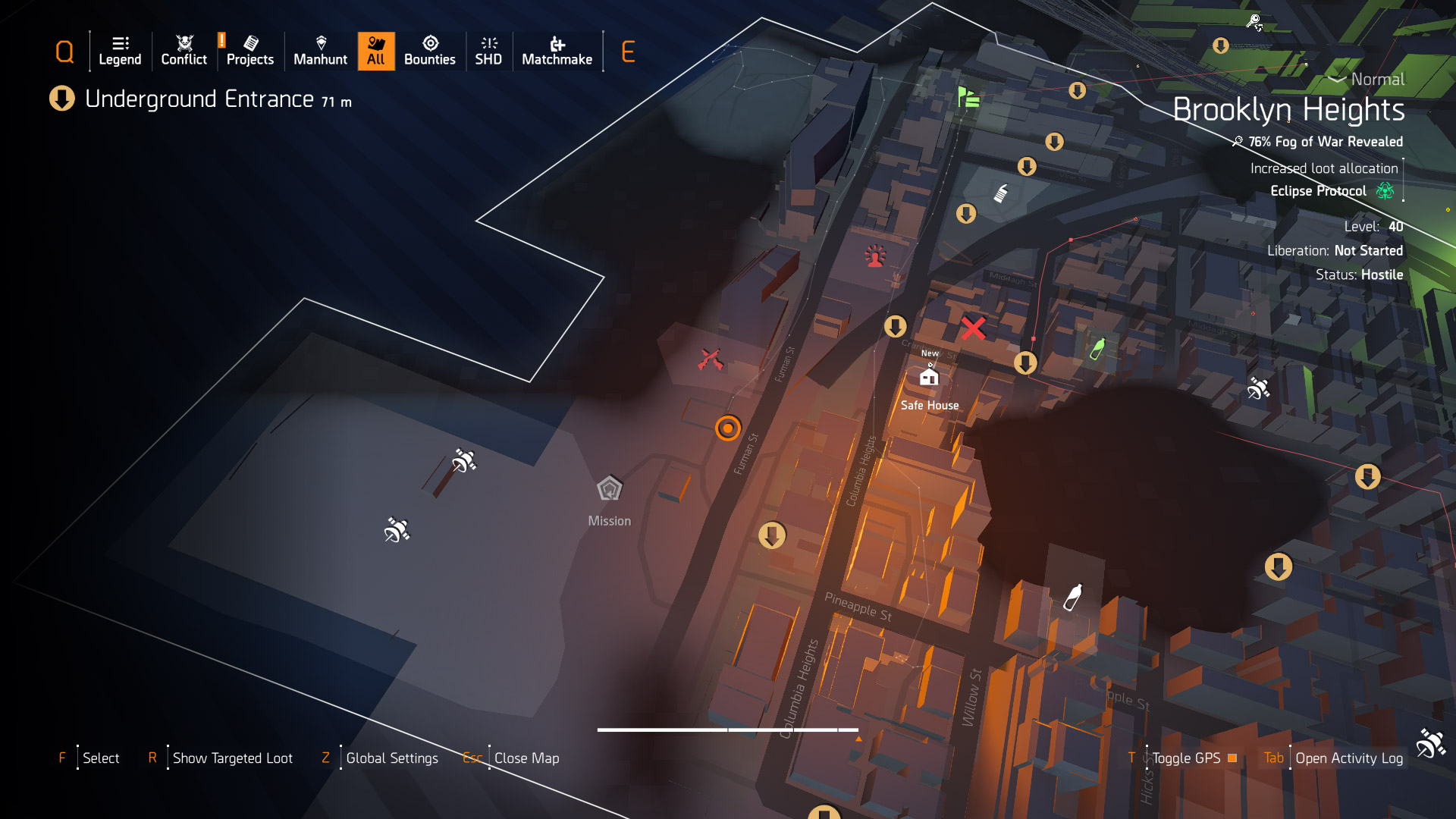This screenshot has width=1456, height=819.
Task: Select the red X map marker
Action: click(x=973, y=328)
